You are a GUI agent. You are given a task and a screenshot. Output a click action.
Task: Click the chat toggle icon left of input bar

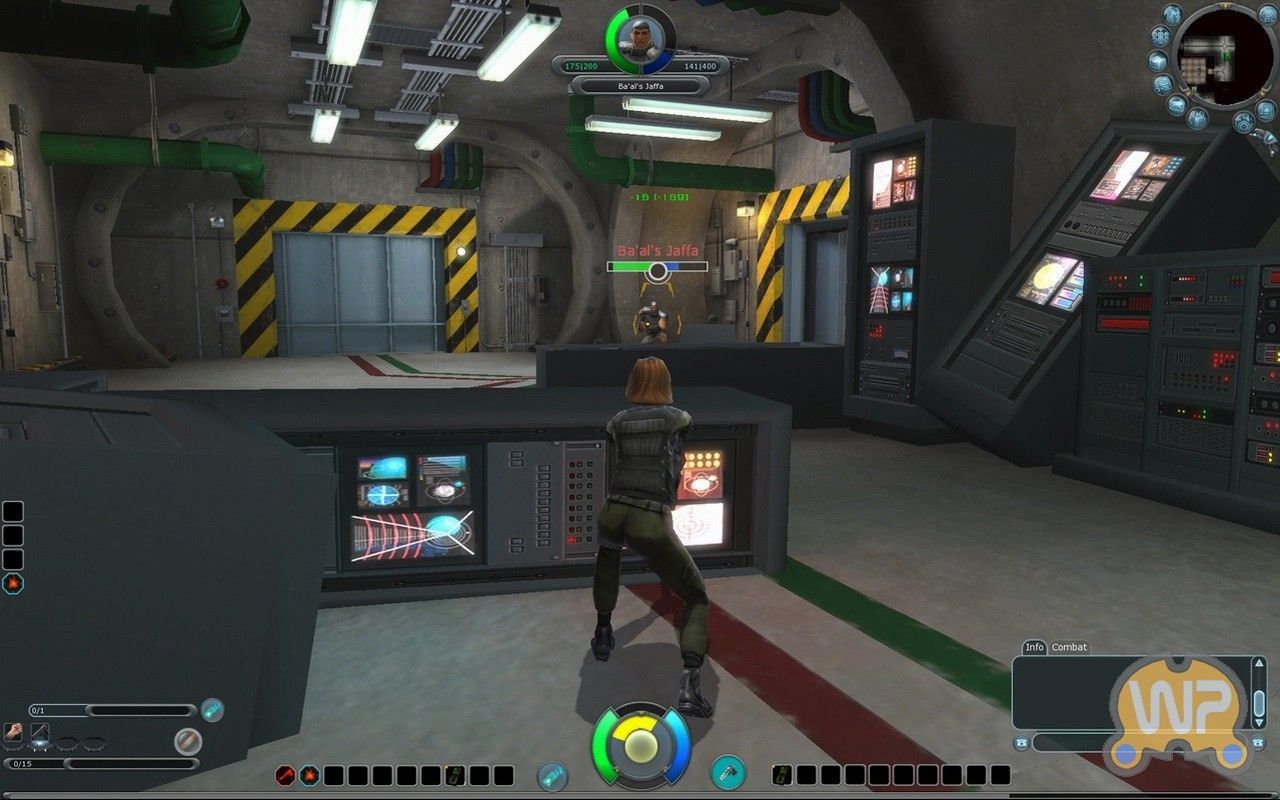point(1024,742)
